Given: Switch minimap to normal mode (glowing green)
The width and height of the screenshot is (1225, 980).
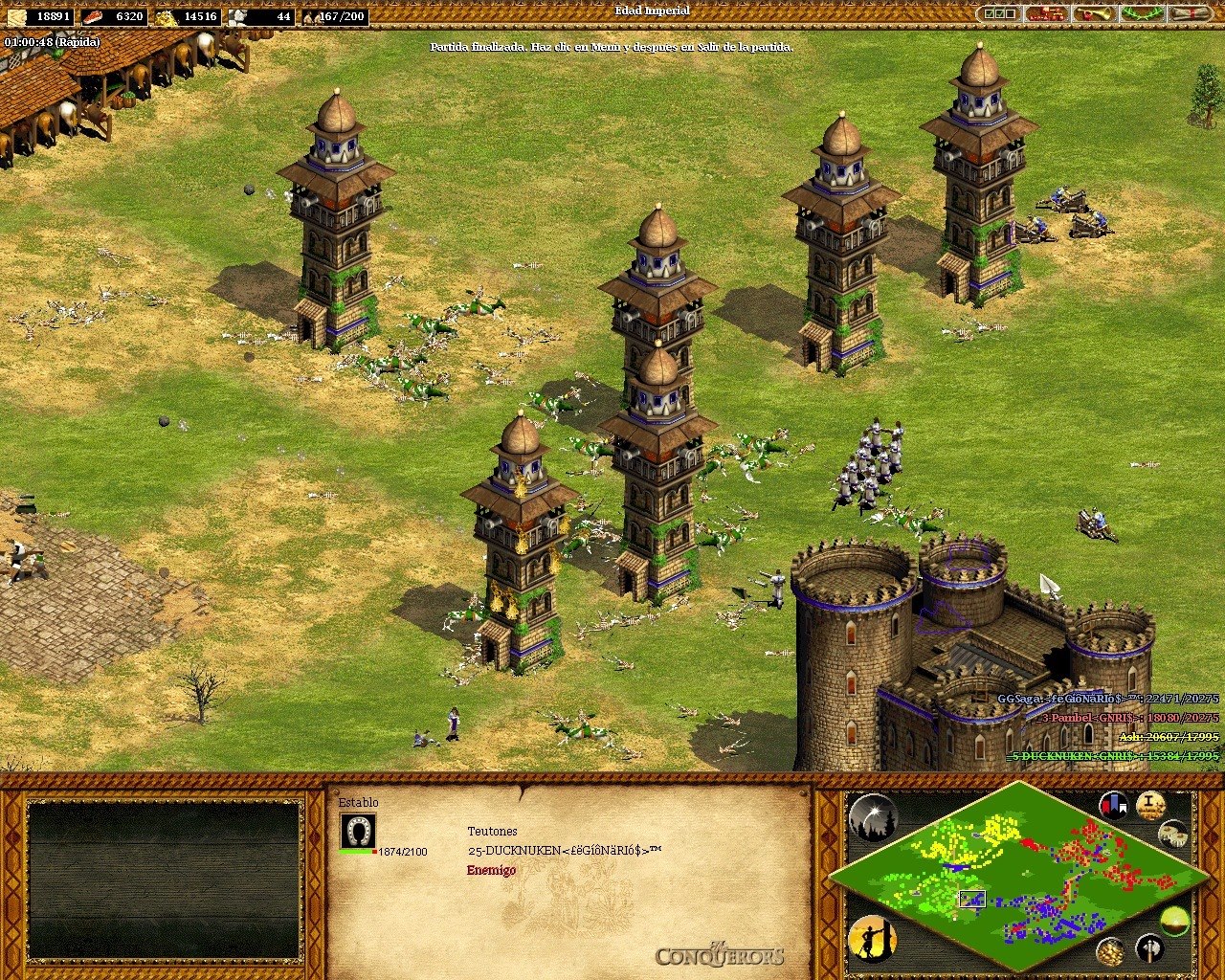Looking at the screenshot, I should coord(1174,922).
